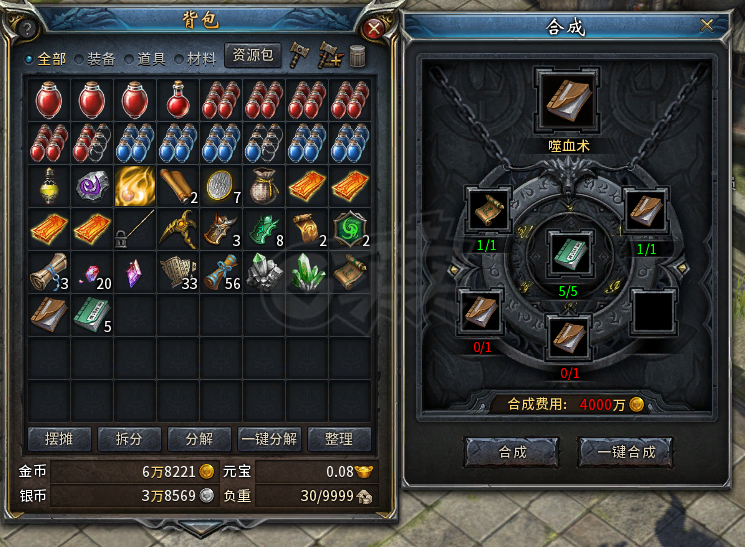
Task: Click the 摆摊 stall button
Action: [x=59, y=439]
